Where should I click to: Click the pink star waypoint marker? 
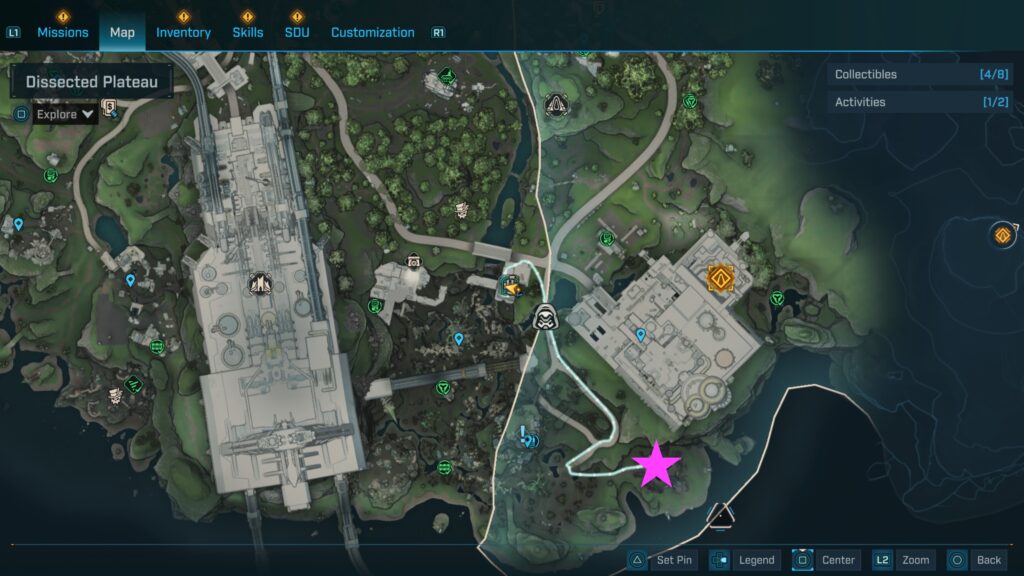[657, 464]
